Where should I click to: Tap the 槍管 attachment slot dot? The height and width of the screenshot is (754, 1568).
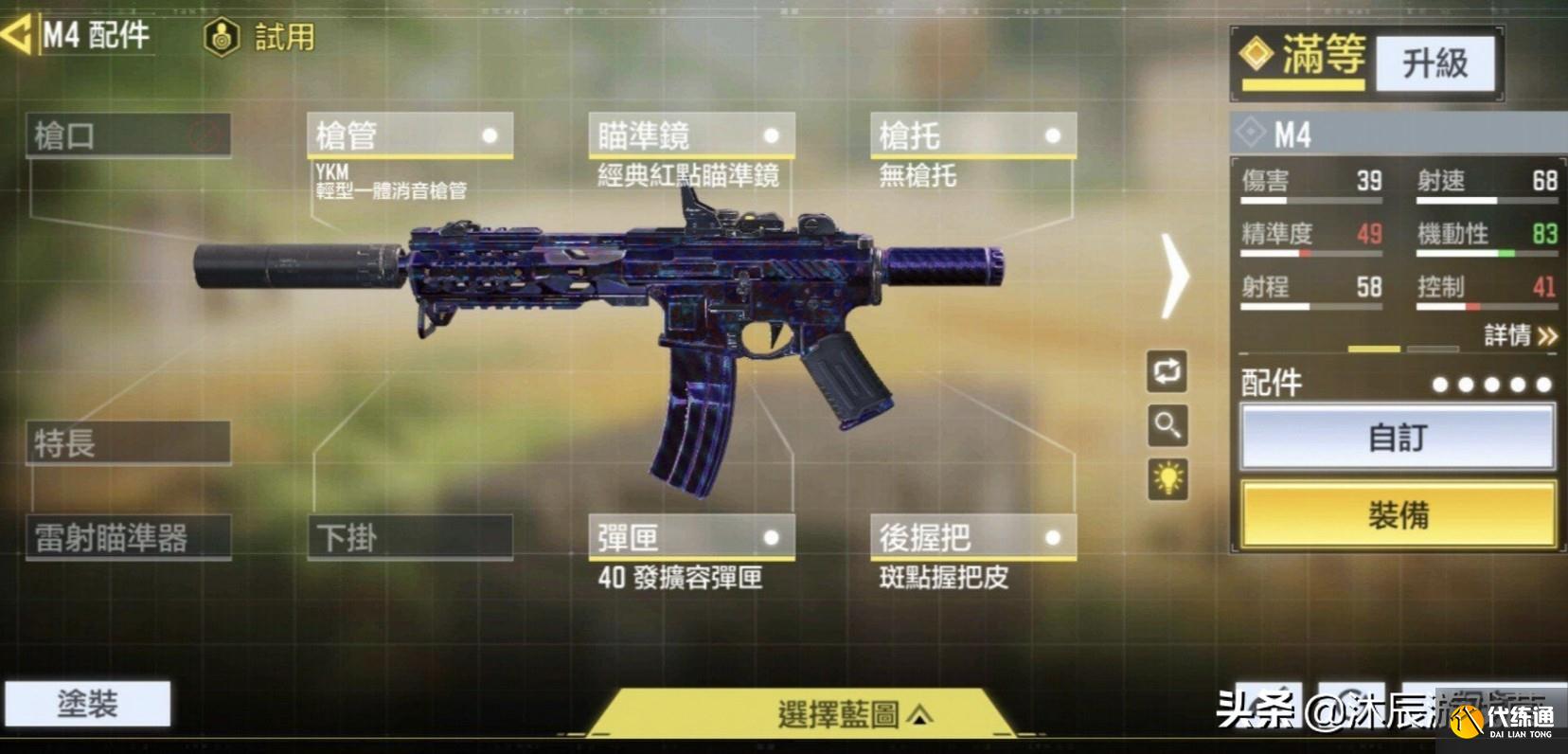click(x=491, y=134)
